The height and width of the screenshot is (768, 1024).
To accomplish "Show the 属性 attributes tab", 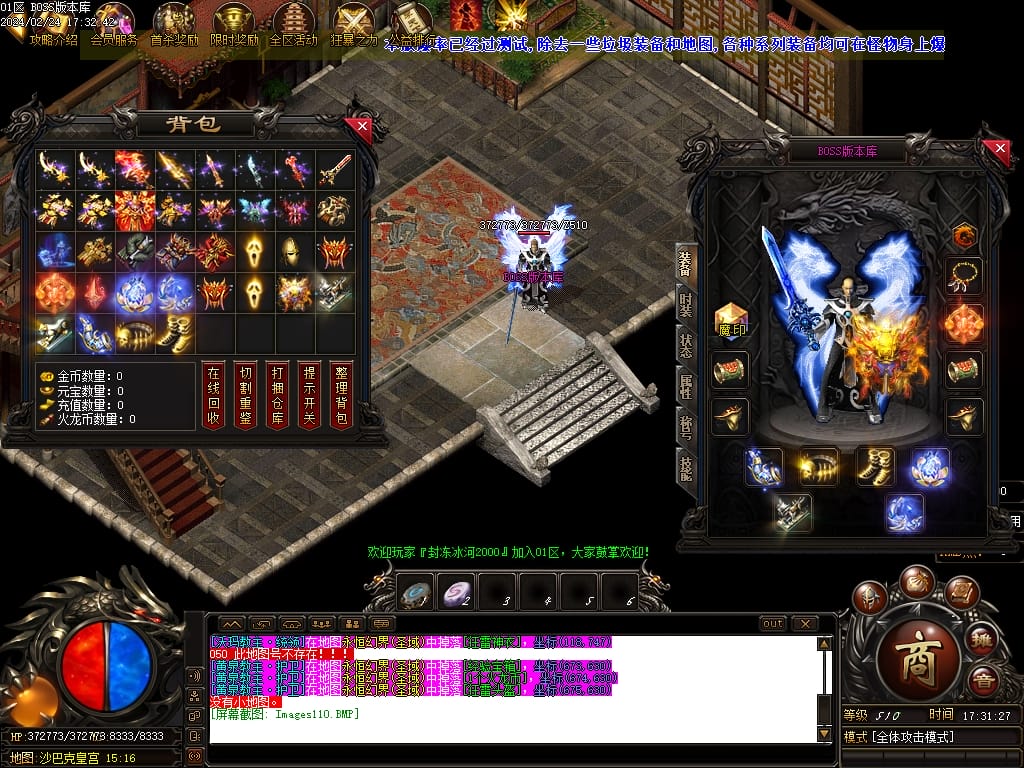I will (686, 387).
